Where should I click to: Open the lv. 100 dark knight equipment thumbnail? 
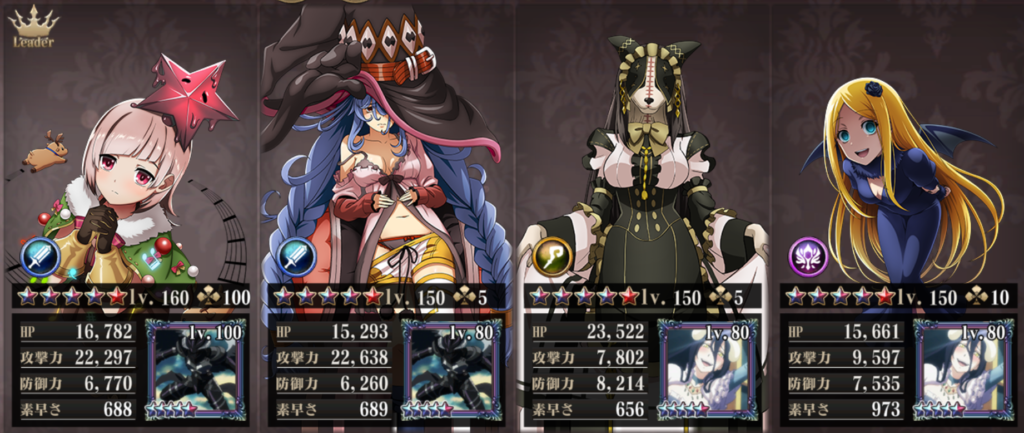pyautogui.click(x=196, y=367)
